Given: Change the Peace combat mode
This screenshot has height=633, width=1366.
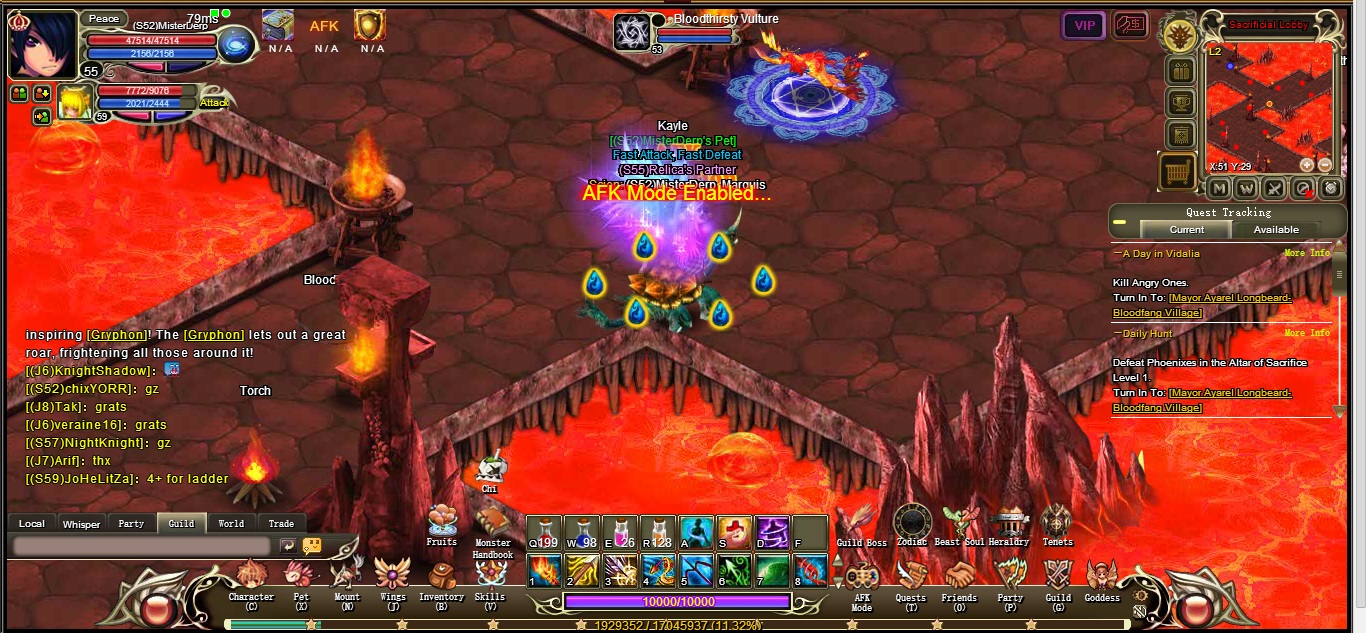Looking at the screenshot, I should tap(102, 18).
